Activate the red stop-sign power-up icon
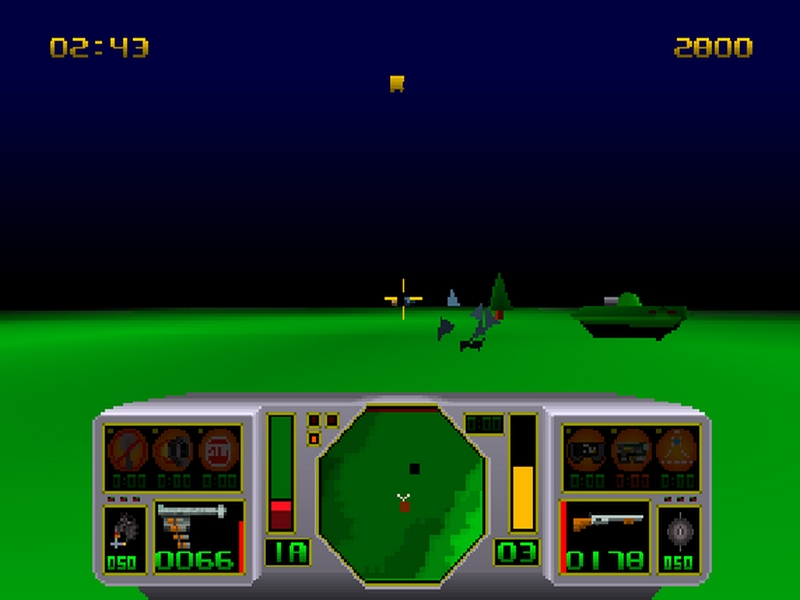The image size is (800, 600). click(219, 449)
